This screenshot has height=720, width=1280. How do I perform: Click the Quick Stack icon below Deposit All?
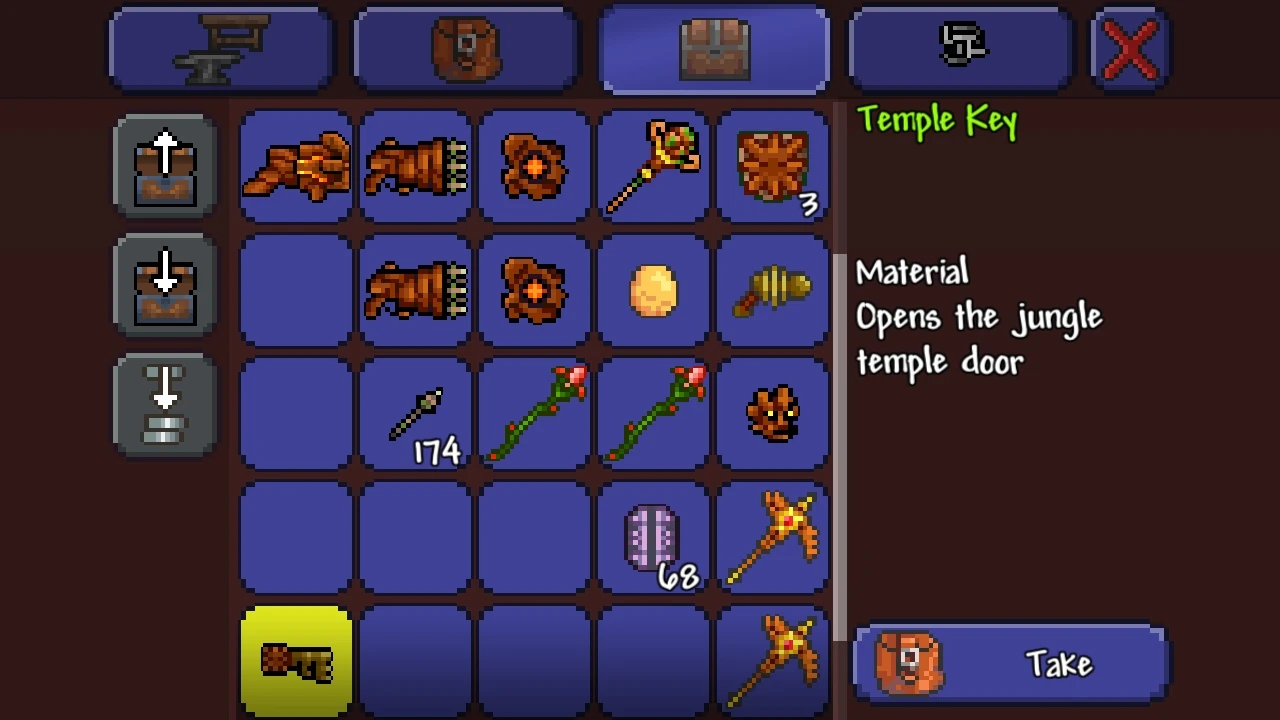pyautogui.click(x=163, y=405)
